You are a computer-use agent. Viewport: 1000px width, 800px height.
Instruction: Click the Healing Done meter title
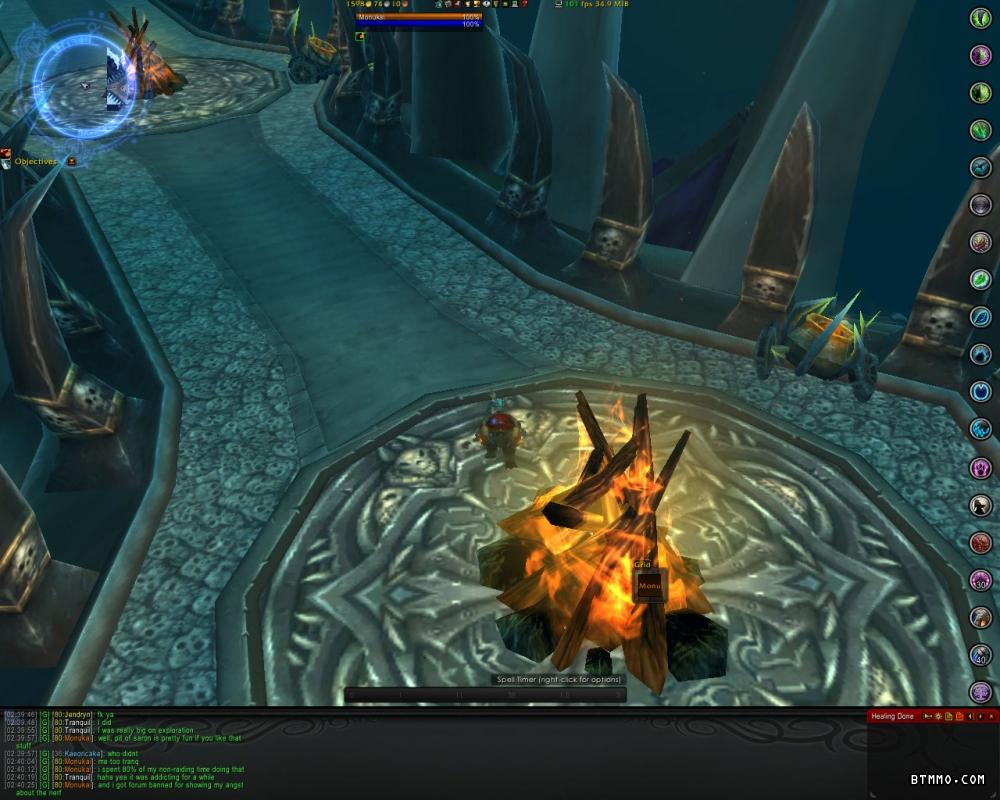pos(892,716)
